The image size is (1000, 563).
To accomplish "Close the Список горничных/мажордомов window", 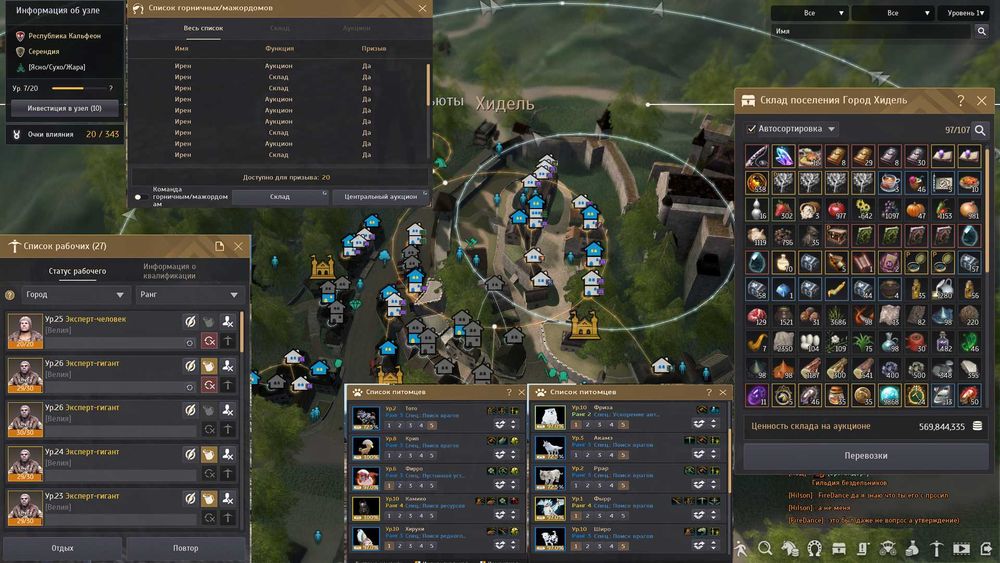I will click(x=423, y=8).
